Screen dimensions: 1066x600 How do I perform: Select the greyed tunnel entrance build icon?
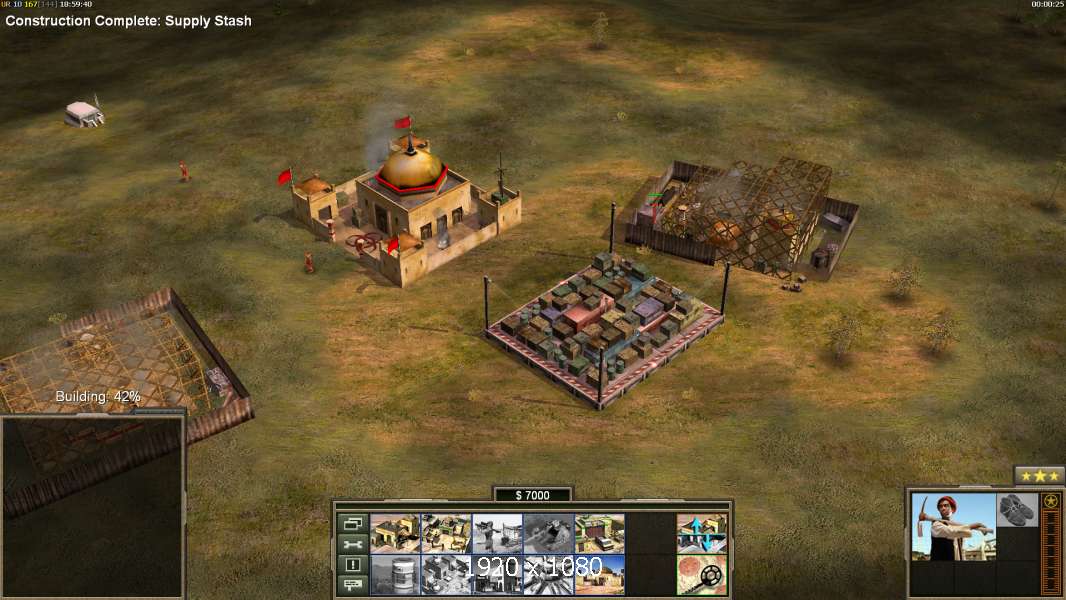[548, 534]
